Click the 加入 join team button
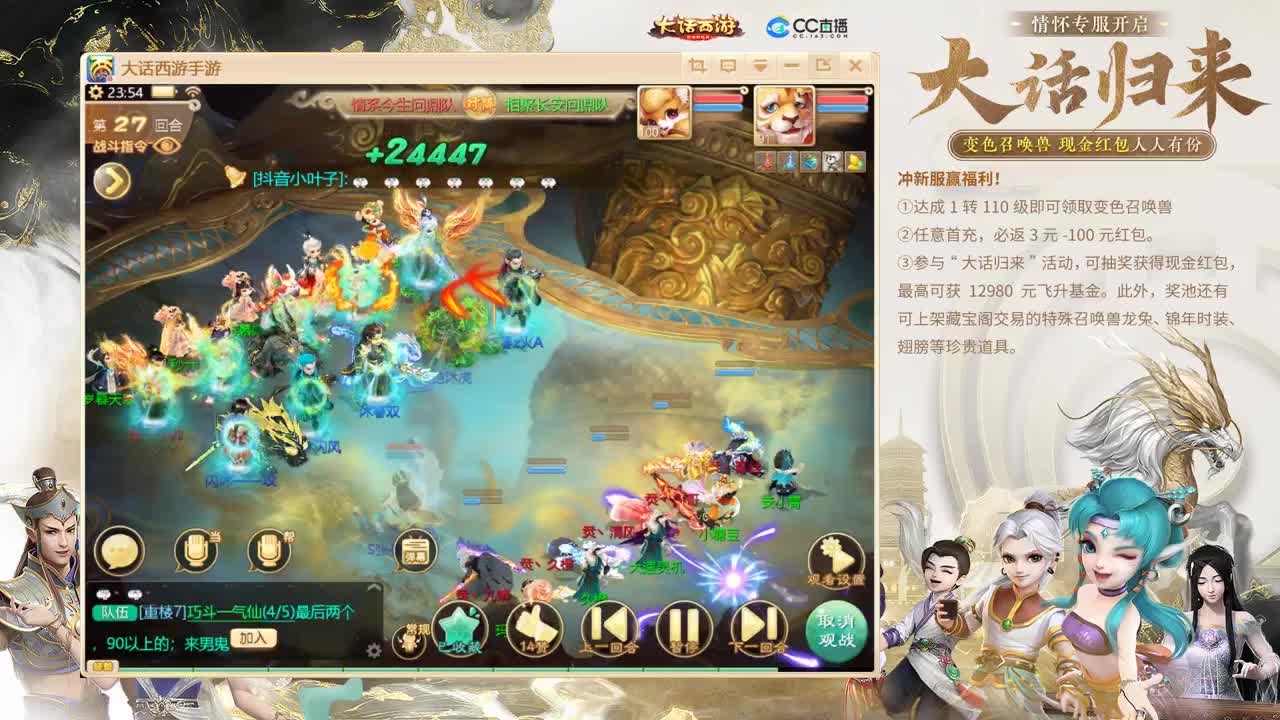Screen dimensions: 1280x720 pyautogui.click(x=253, y=637)
